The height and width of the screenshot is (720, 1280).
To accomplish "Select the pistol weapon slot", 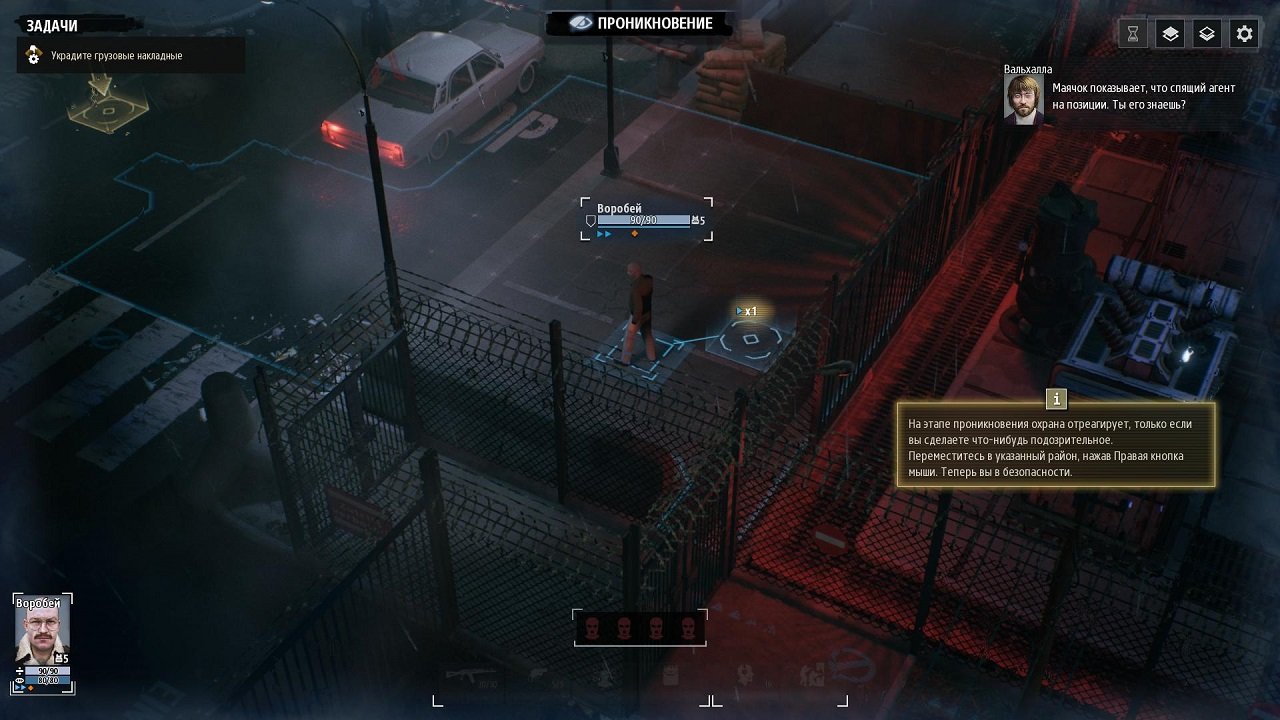I will [537, 673].
